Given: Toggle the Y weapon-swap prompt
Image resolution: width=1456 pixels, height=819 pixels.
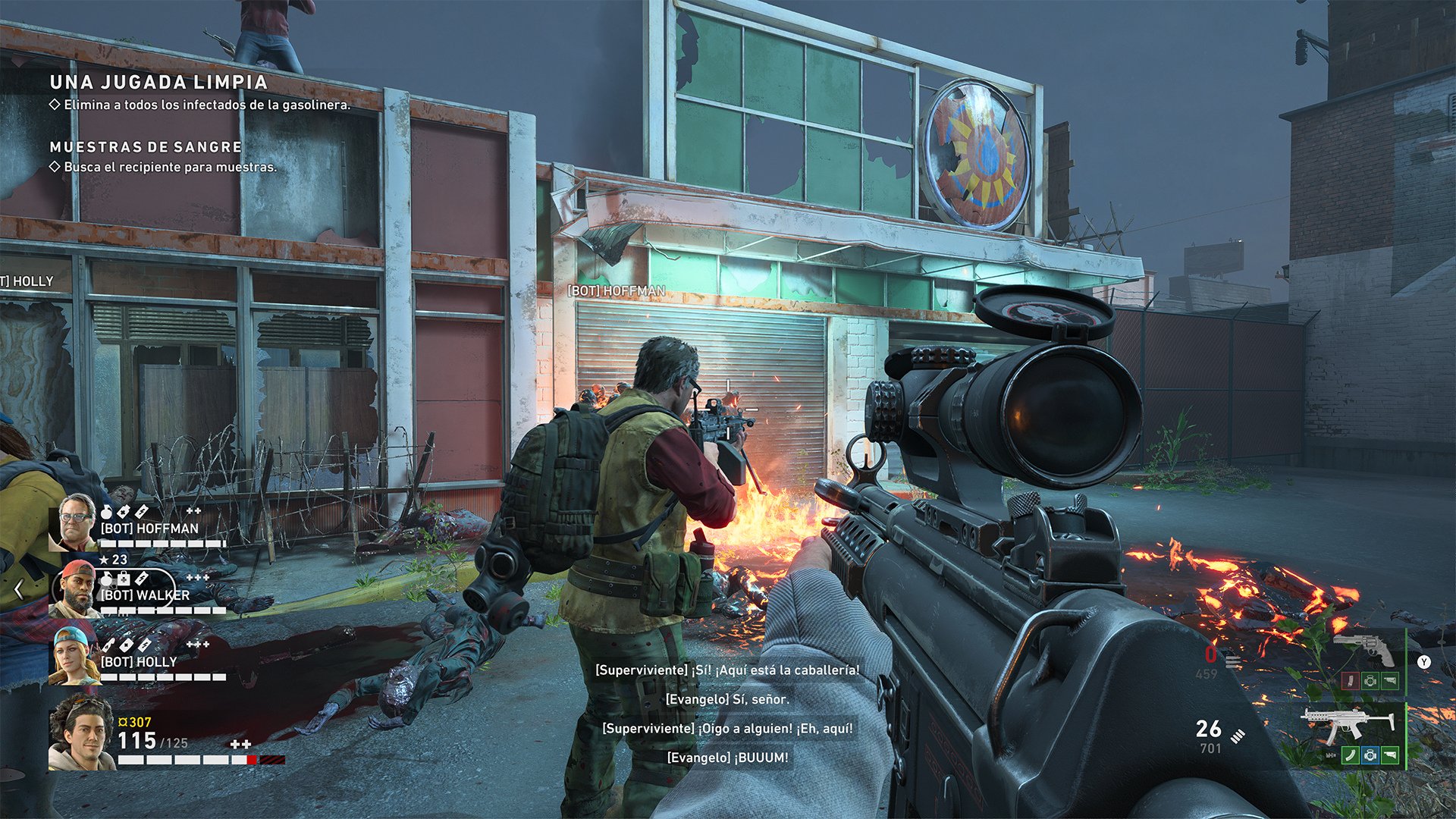Looking at the screenshot, I should click(1423, 662).
